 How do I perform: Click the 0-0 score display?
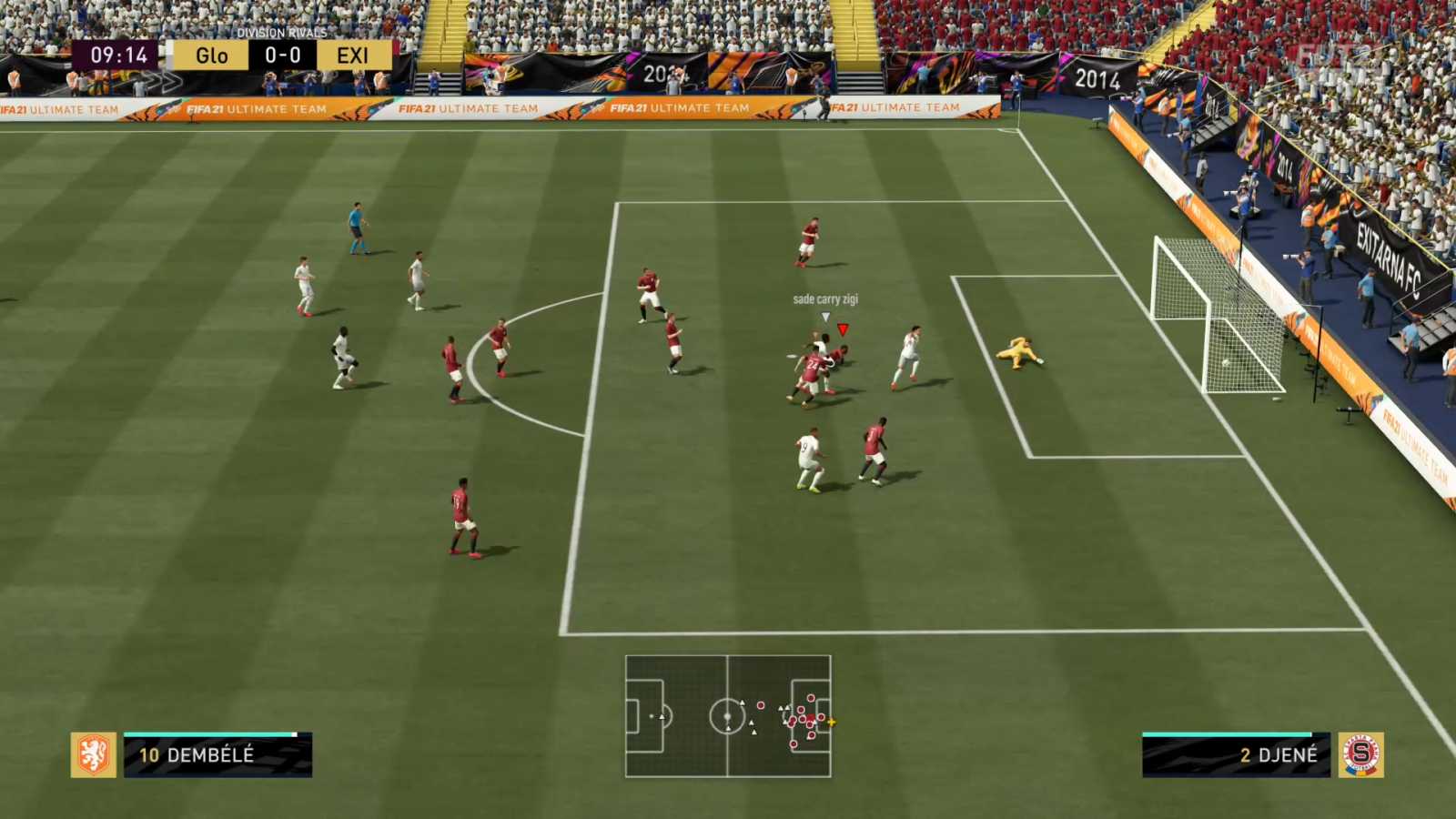tap(282, 56)
